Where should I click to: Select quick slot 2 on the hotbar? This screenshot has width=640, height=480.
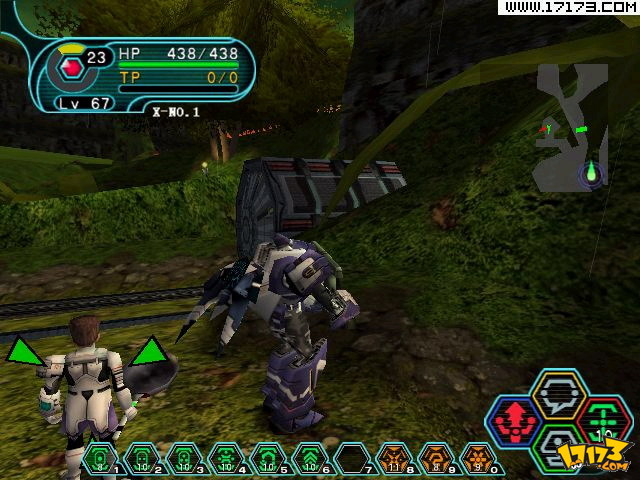(x=142, y=459)
